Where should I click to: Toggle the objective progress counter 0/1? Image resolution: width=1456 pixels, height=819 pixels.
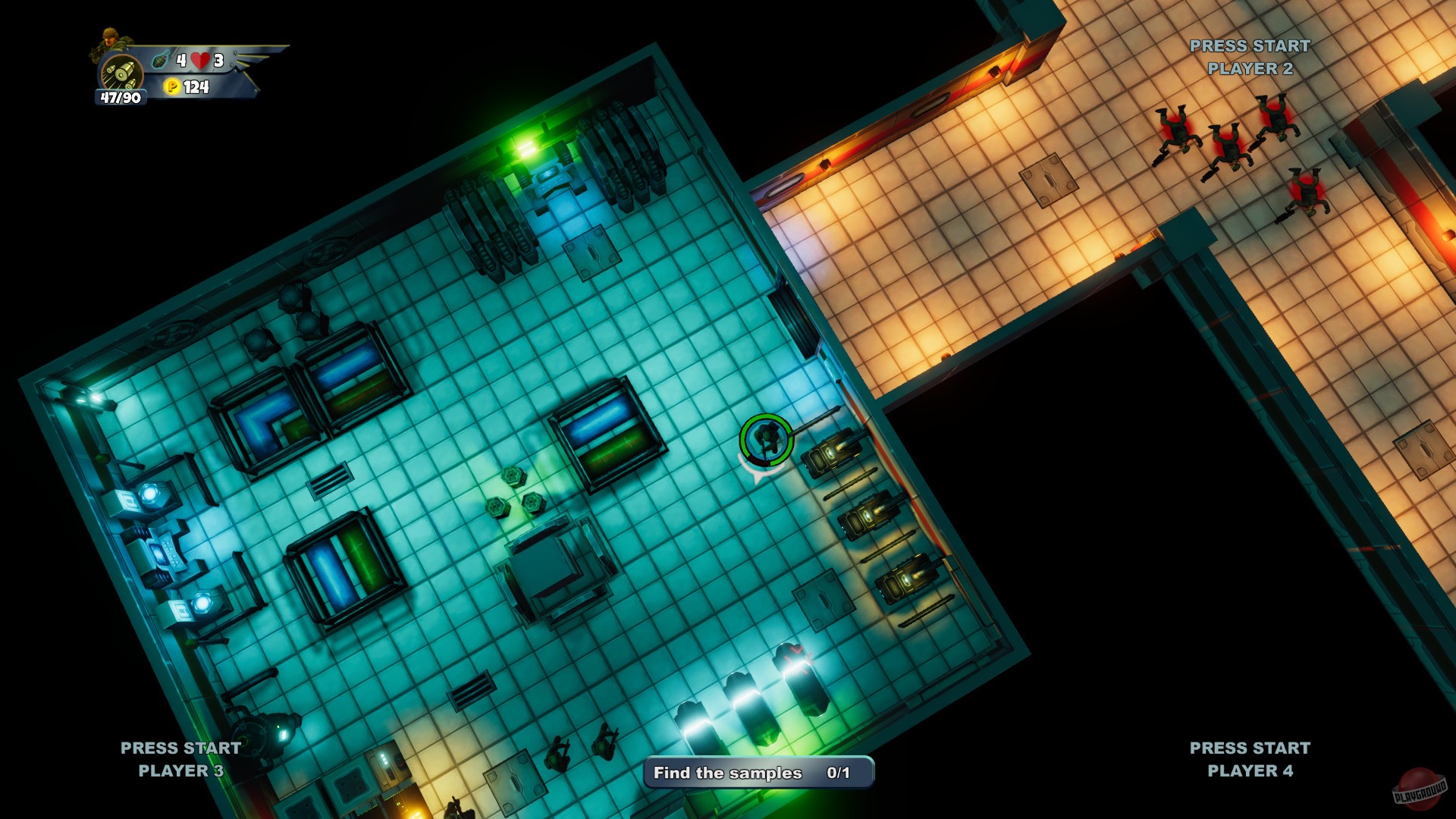coord(839,774)
